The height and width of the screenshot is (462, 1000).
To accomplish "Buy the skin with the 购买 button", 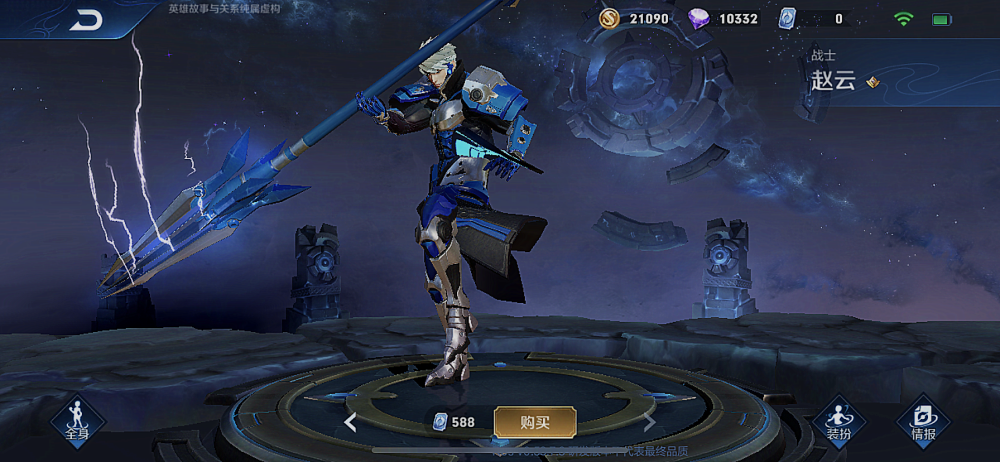I will [x=535, y=422].
